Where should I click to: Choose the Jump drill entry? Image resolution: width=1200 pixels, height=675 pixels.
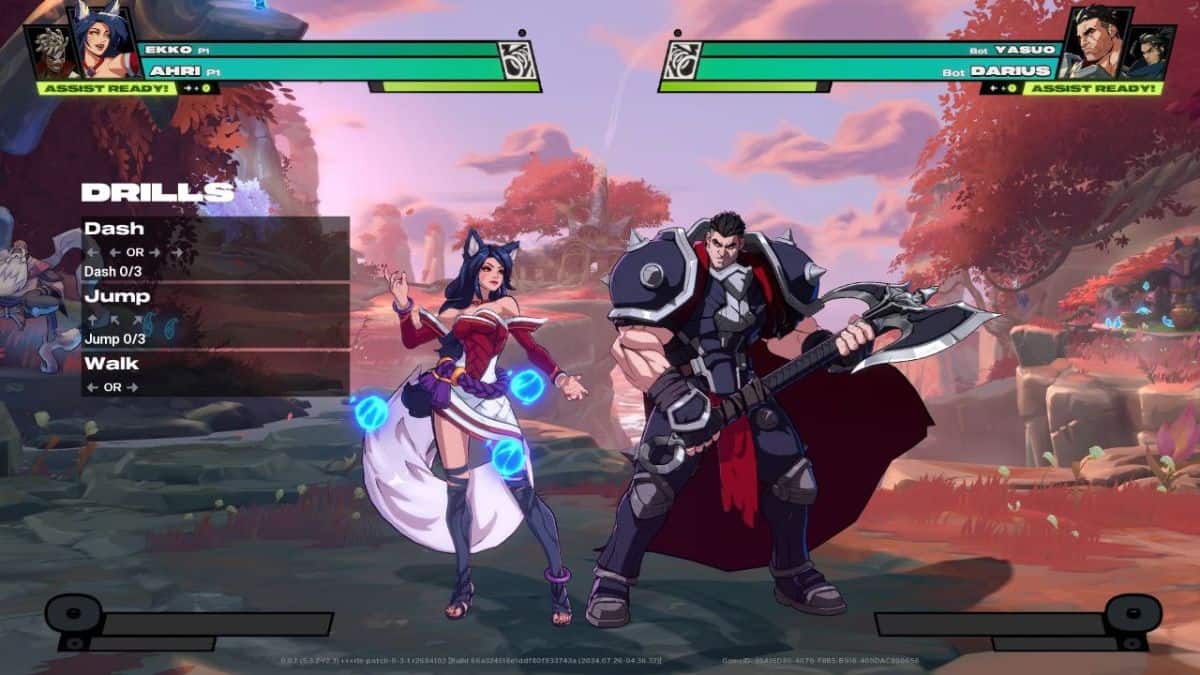(x=215, y=315)
